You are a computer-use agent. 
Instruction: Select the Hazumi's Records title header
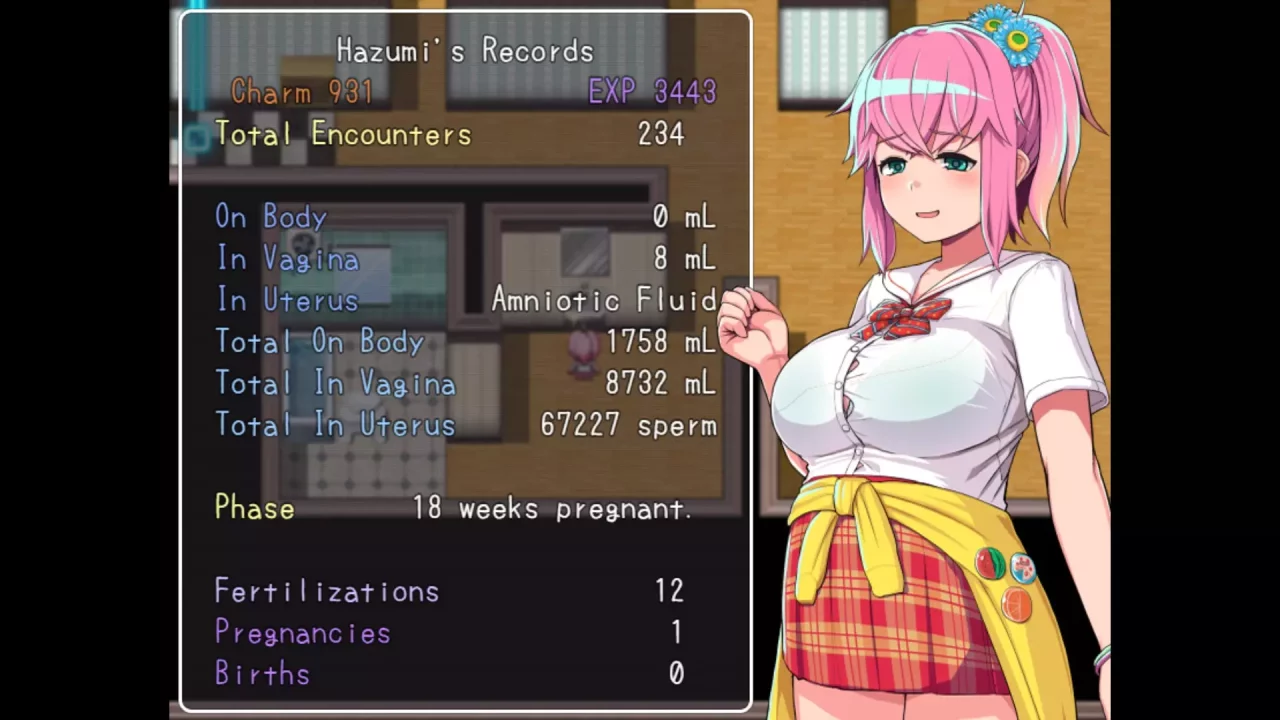point(464,51)
